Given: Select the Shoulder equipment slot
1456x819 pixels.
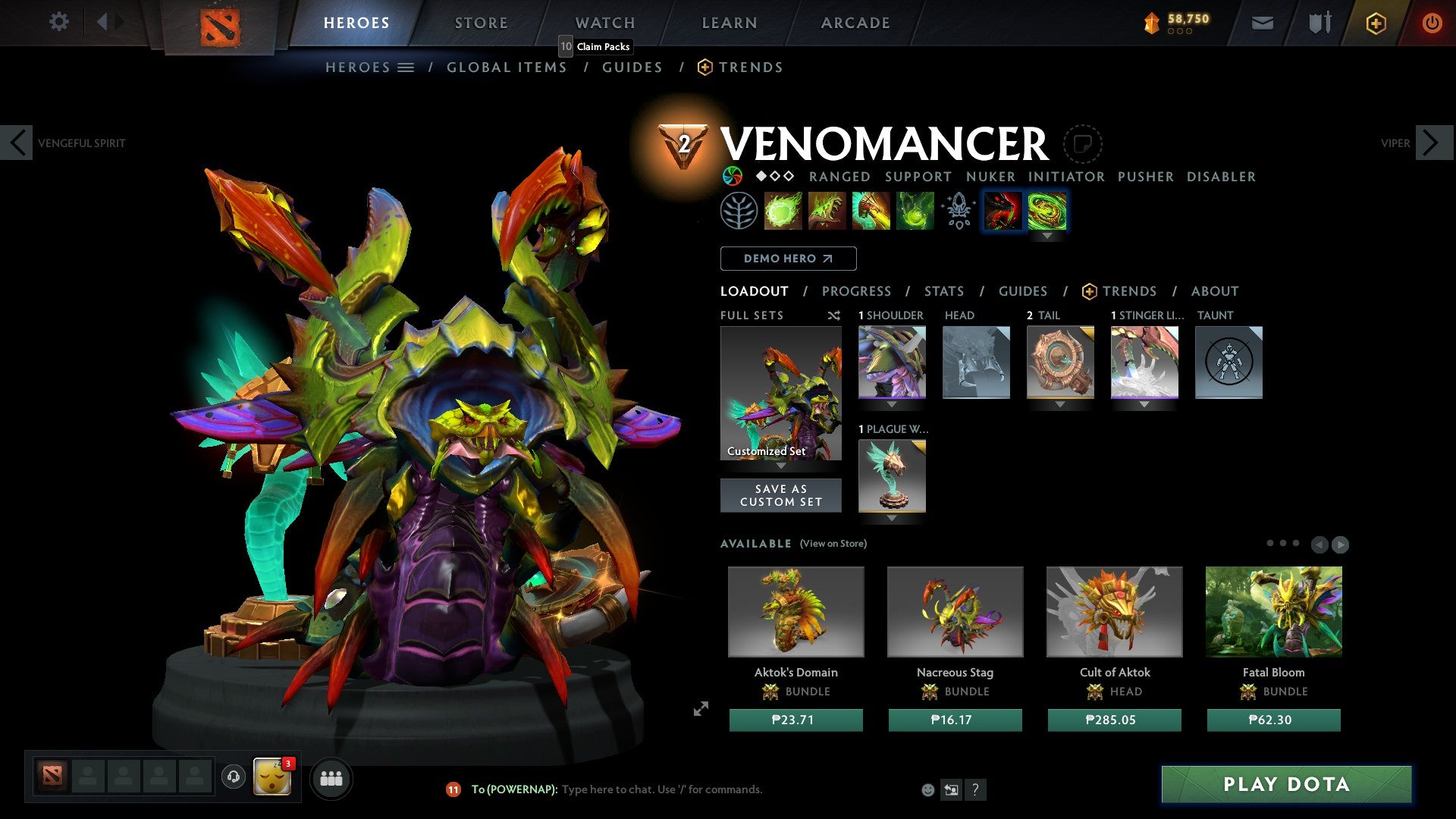Looking at the screenshot, I should click(x=892, y=362).
